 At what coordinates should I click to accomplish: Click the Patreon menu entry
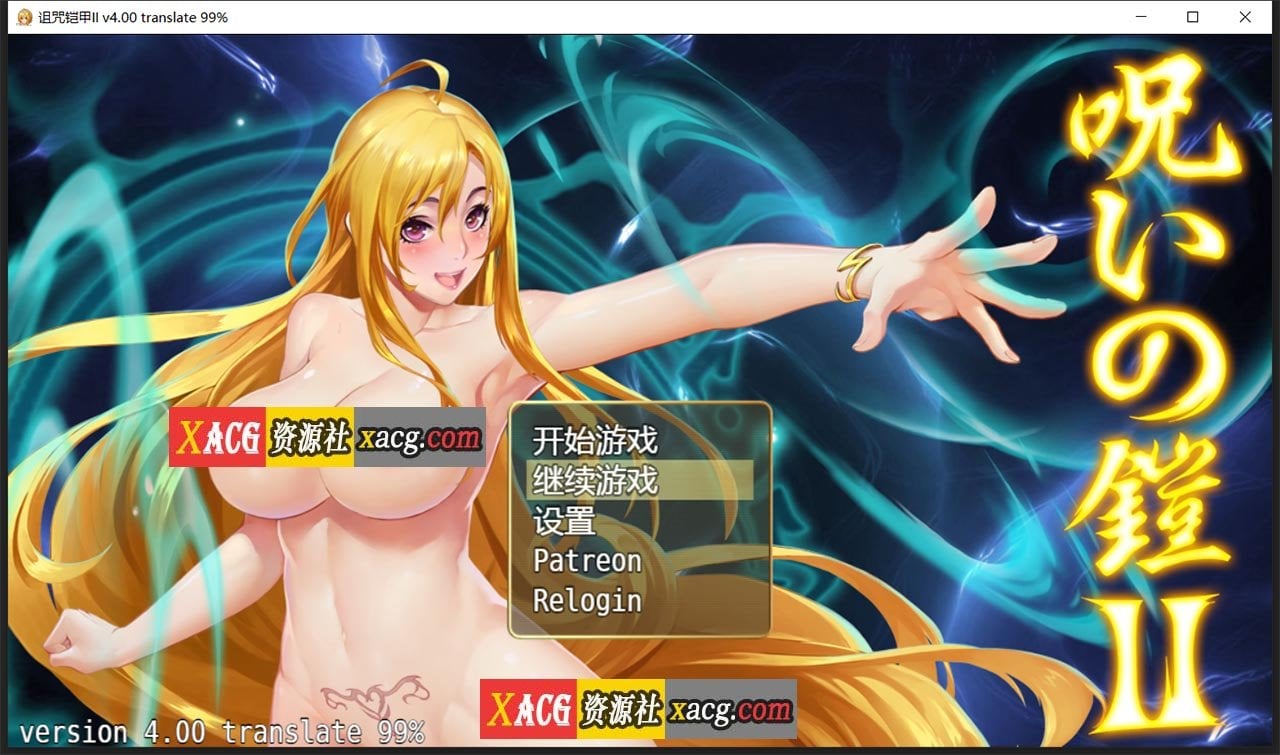586,560
